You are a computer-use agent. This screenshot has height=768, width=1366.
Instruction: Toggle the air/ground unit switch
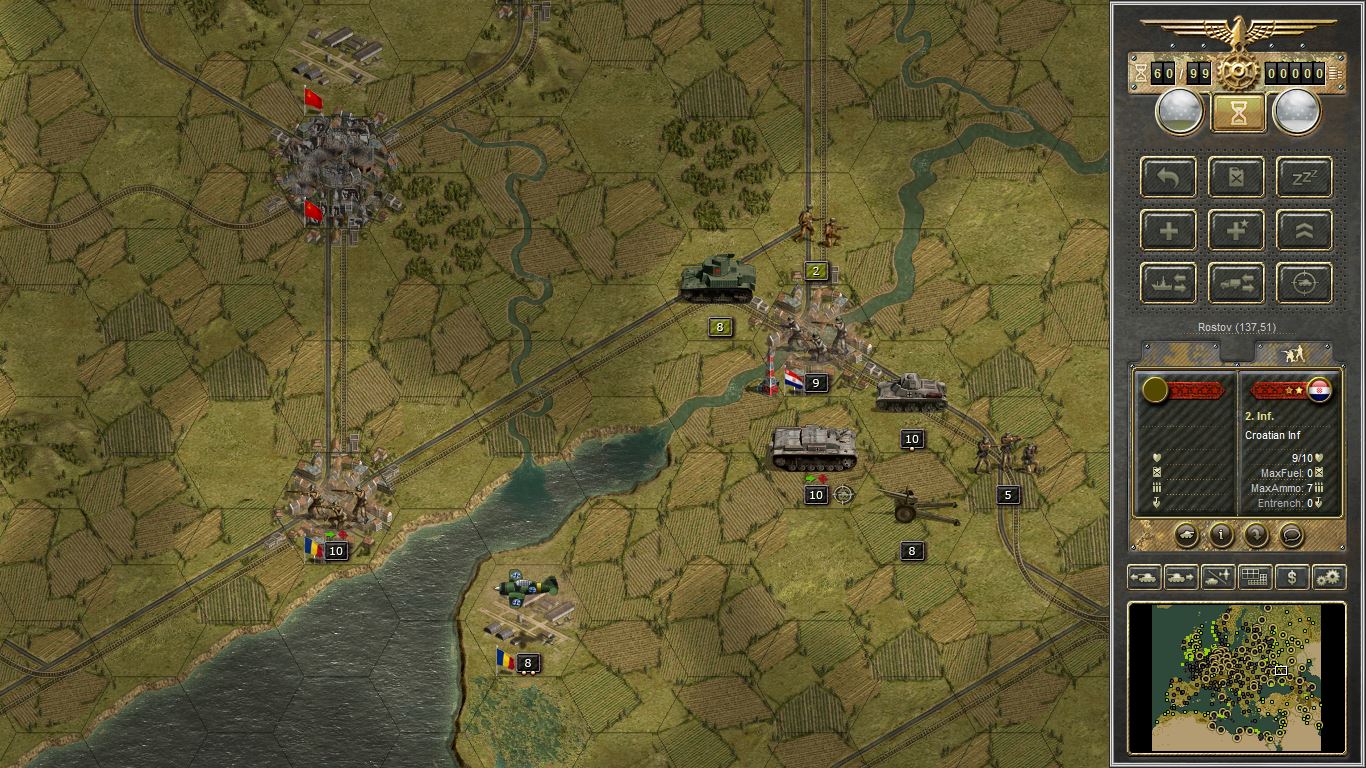pos(1217,576)
